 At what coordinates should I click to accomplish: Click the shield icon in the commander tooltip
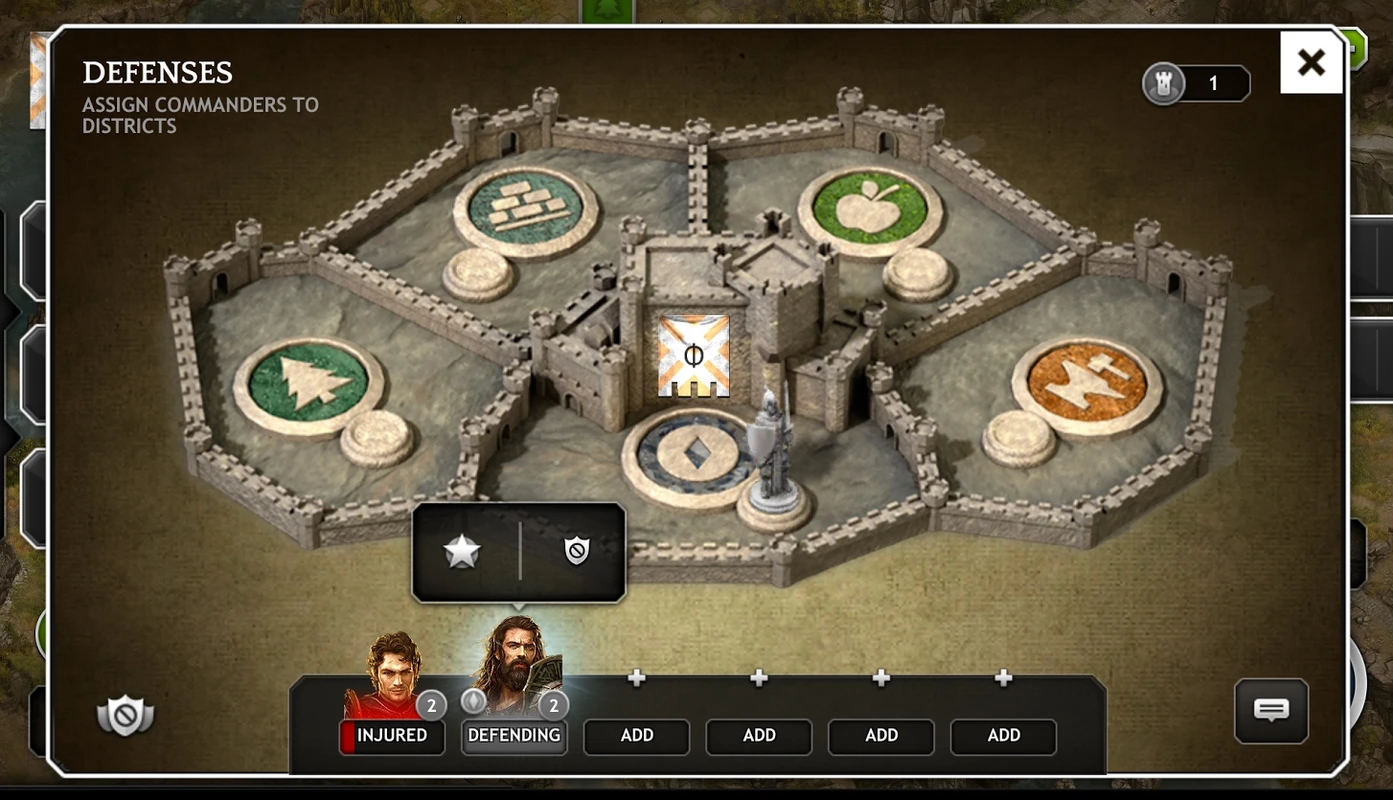576,548
